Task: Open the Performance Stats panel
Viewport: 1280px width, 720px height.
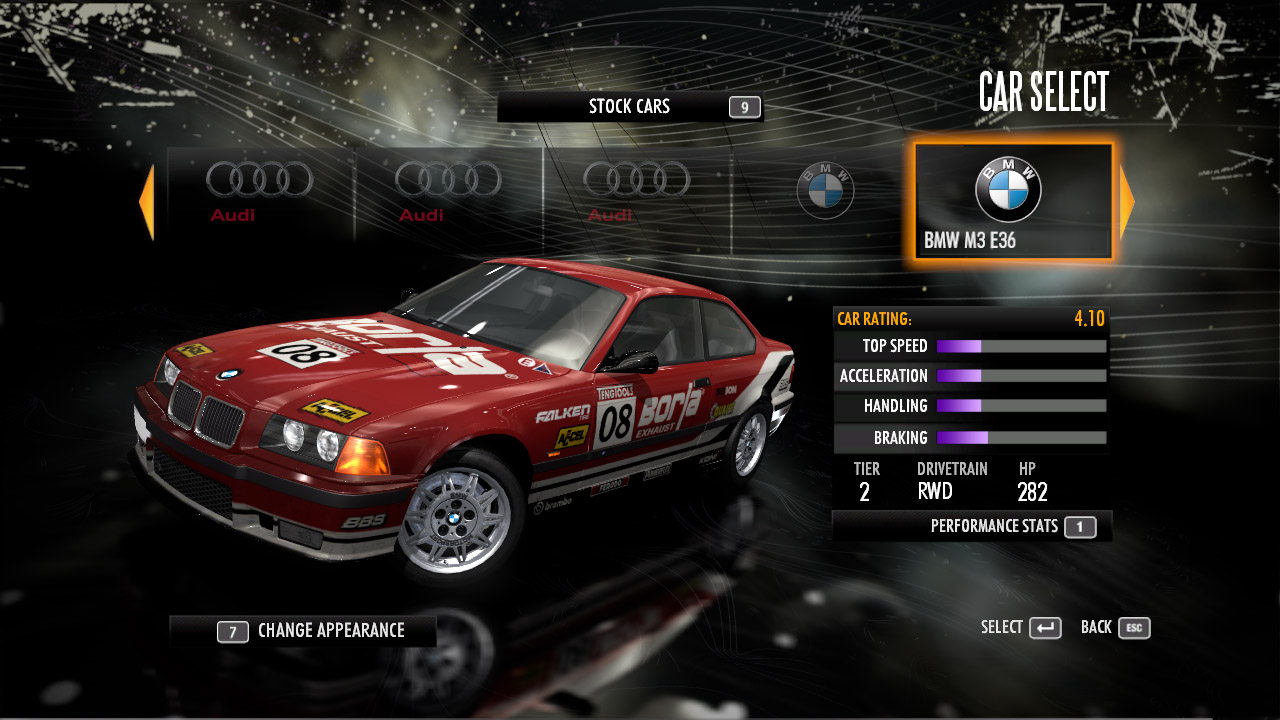Action: click(971, 526)
